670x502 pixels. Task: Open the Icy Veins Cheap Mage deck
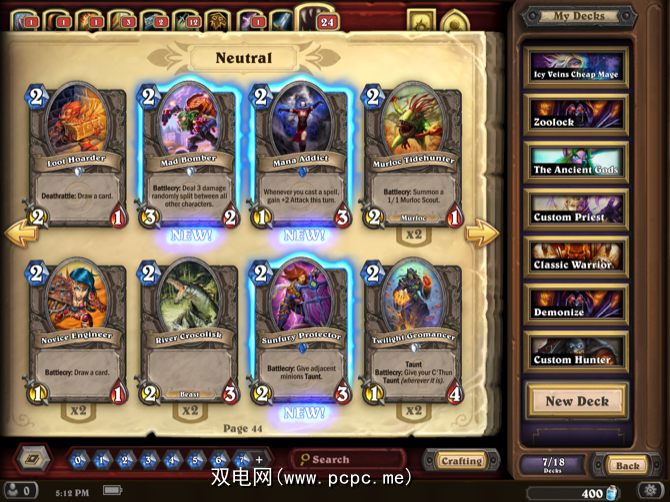[578, 67]
